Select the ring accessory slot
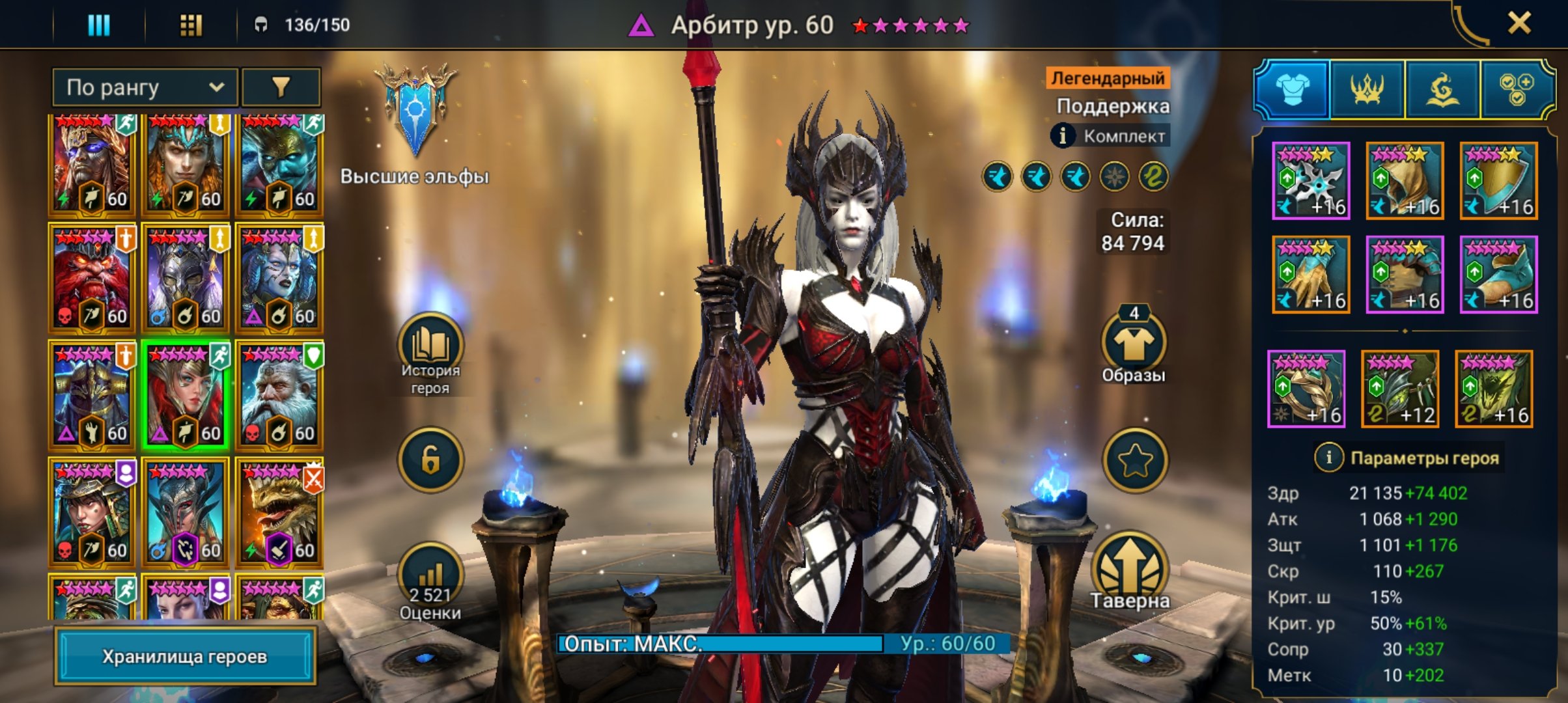The height and width of the screenshot is (703, 1568). click(1306, 389)
